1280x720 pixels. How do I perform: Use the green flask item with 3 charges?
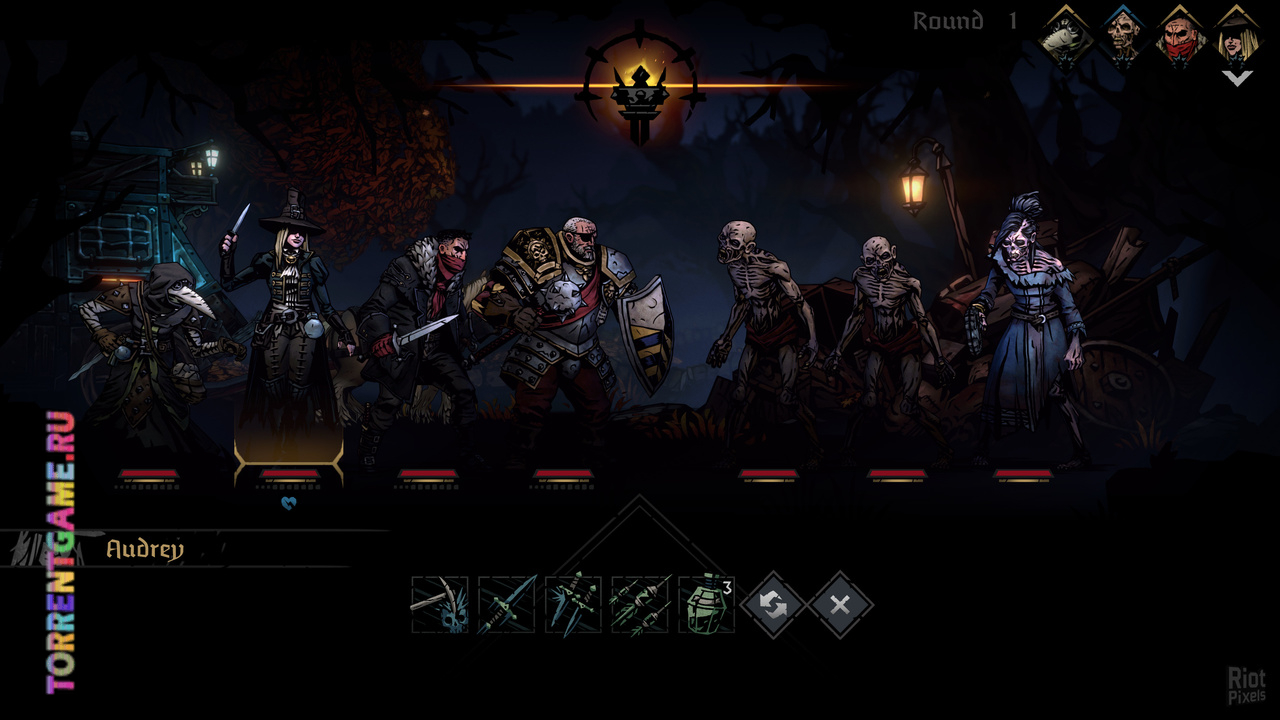point(706,605)
